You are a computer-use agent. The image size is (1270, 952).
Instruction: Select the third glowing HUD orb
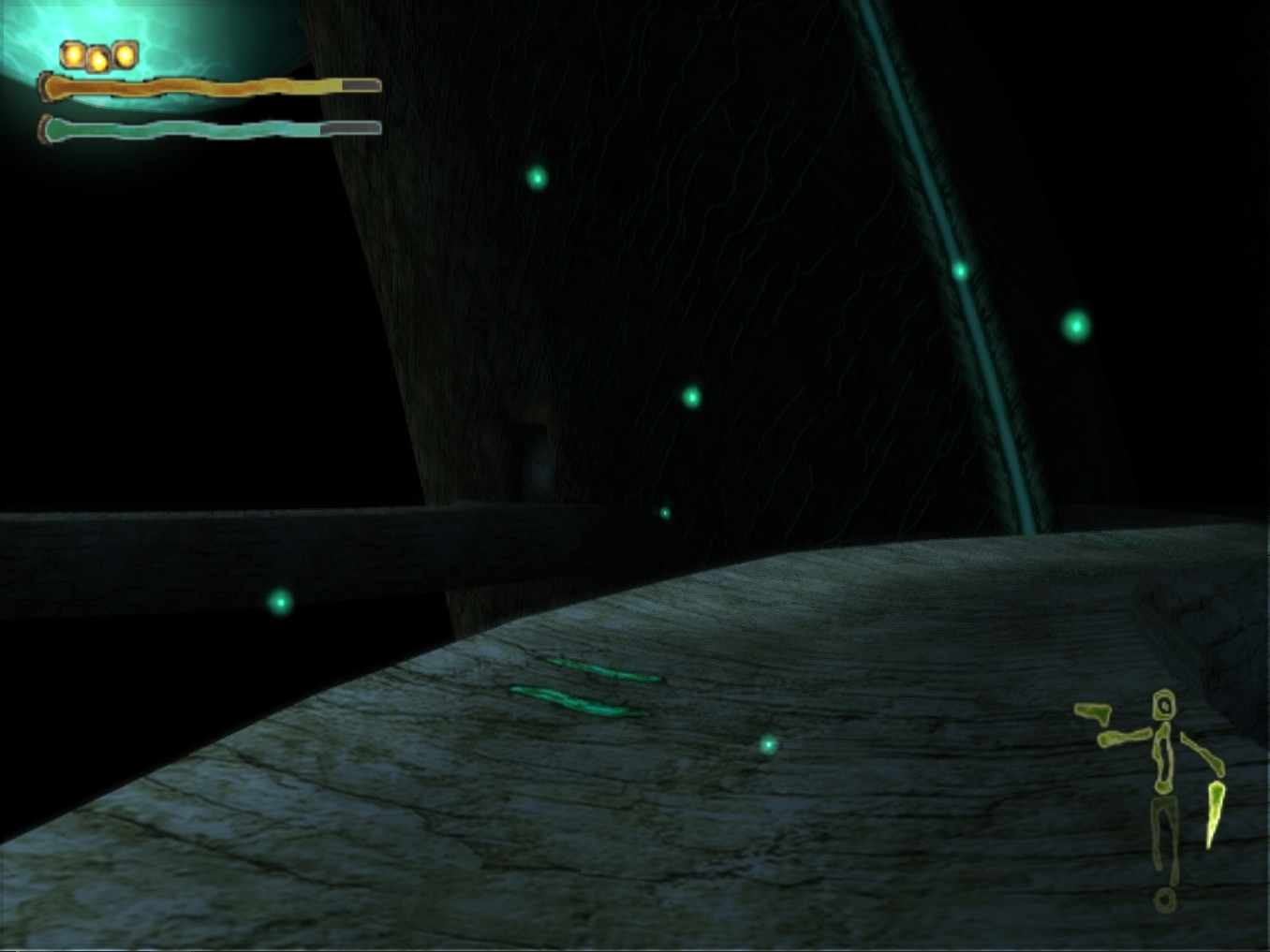click(123, 56)
